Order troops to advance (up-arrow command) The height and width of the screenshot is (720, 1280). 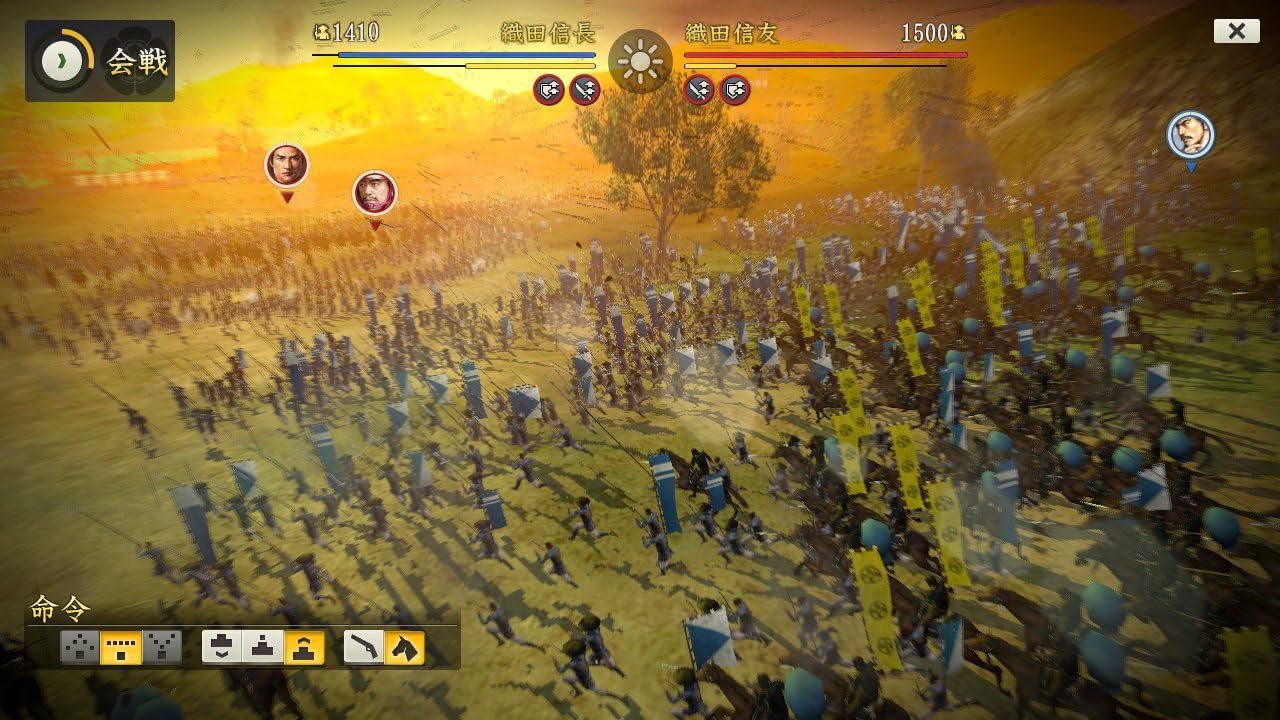coord(304,647)
